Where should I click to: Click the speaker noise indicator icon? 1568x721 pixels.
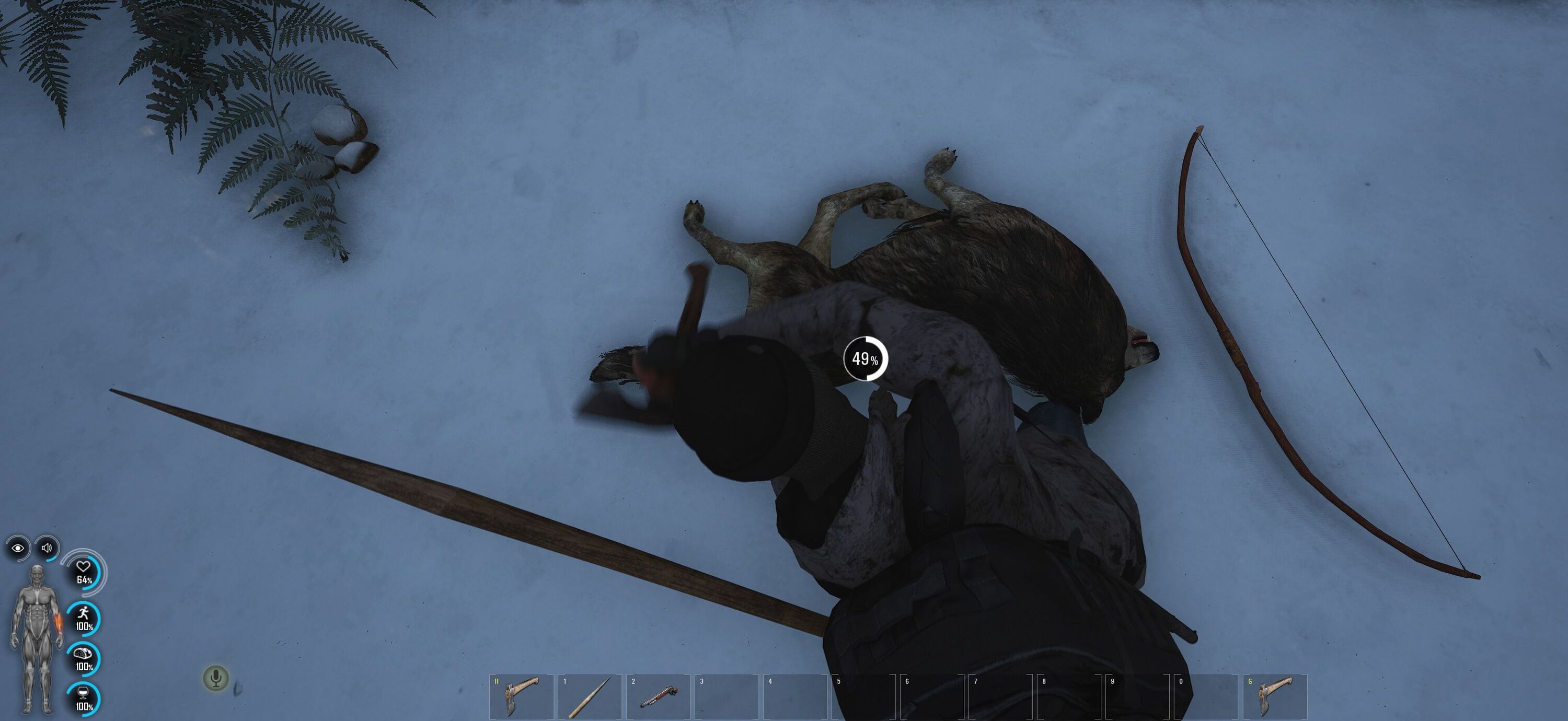tap(47, 548)
